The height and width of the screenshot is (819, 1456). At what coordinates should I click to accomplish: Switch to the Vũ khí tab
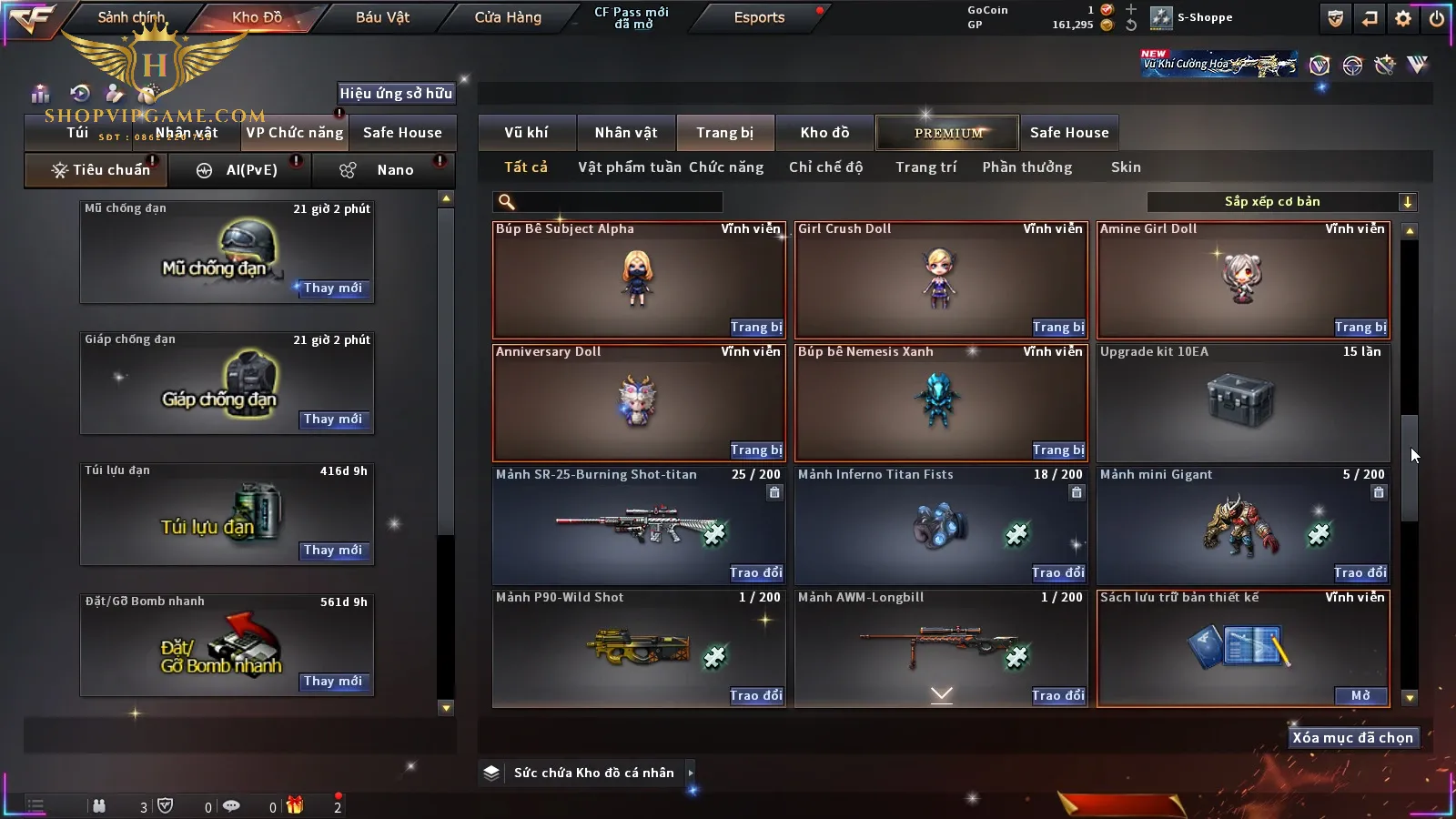point(526,133)
